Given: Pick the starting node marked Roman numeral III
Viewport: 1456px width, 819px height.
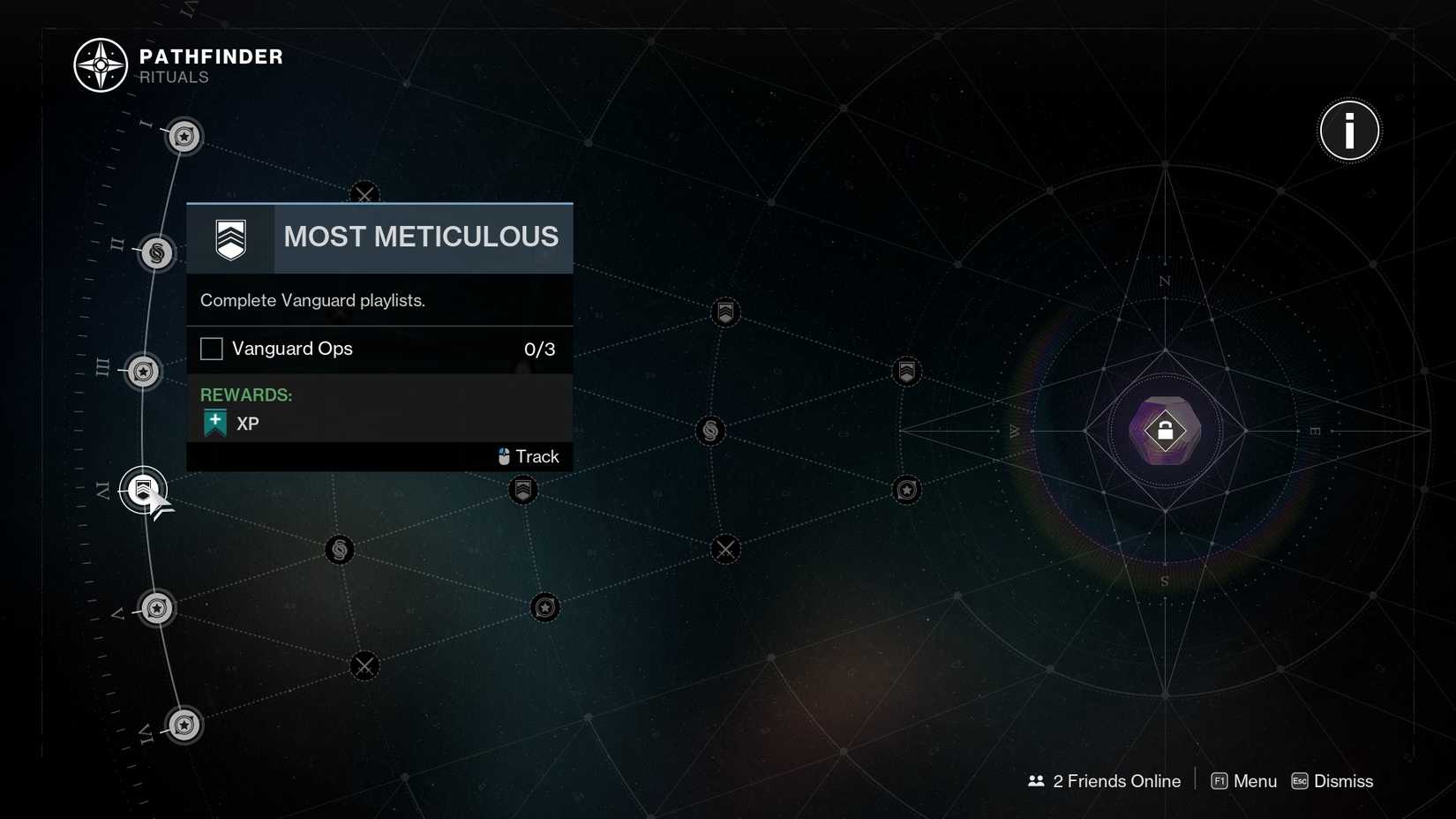Looking at the screenshot, I should tap(143, 372).
